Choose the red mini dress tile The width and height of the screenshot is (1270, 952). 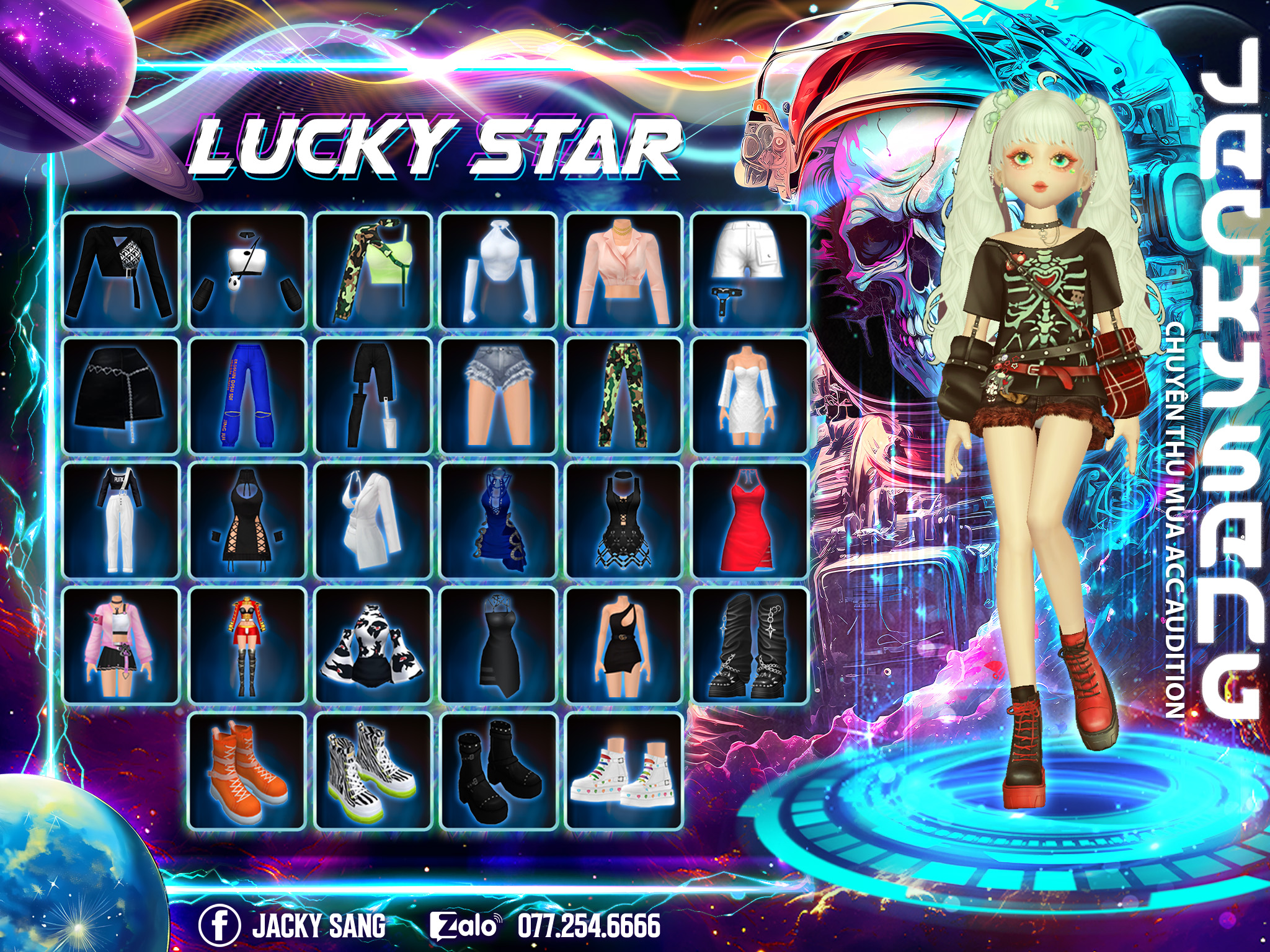tap(750, 521)
